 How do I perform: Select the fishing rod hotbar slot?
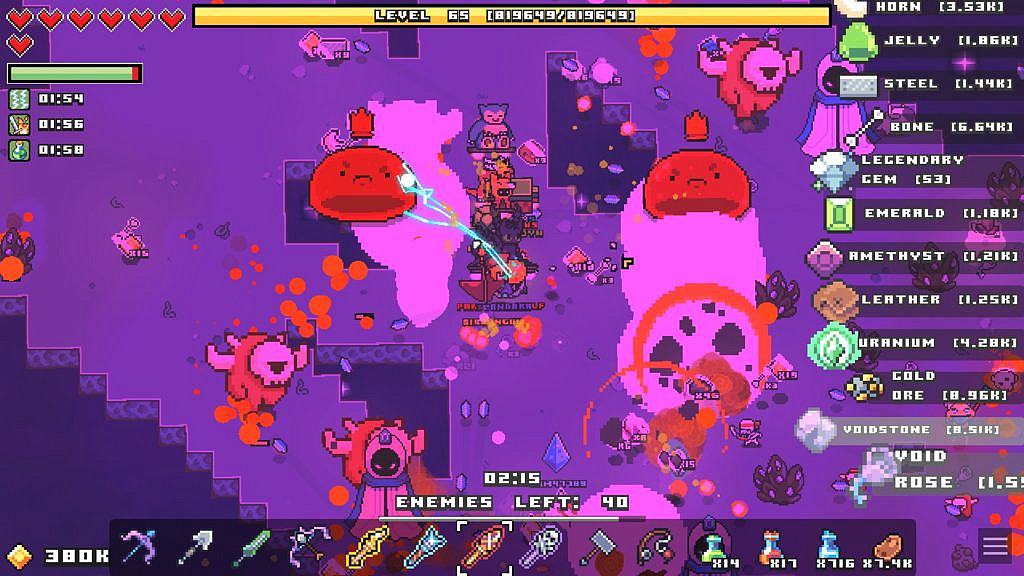tap(653, 547)
